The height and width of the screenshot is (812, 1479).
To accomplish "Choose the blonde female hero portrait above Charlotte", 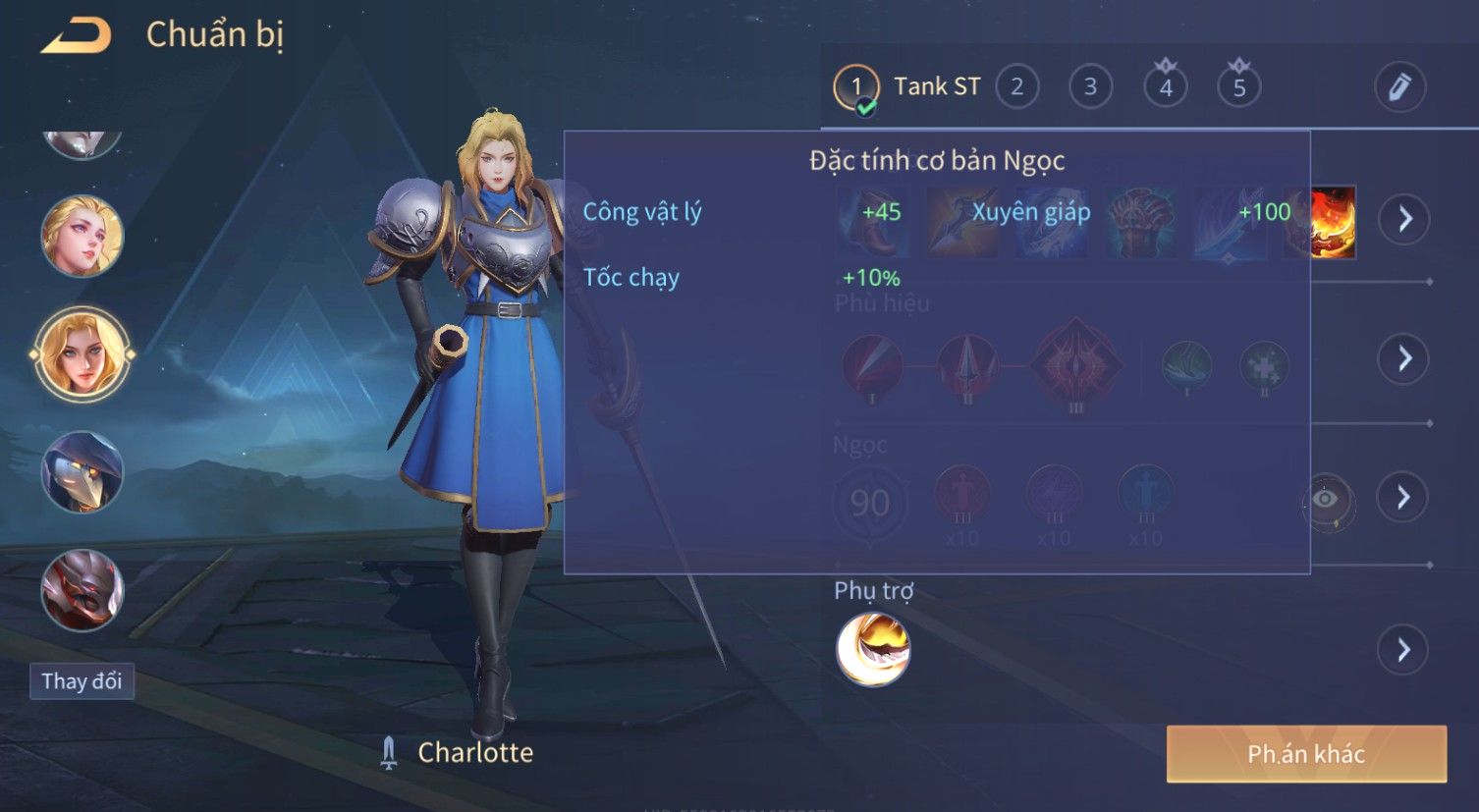I will point(82,237).
